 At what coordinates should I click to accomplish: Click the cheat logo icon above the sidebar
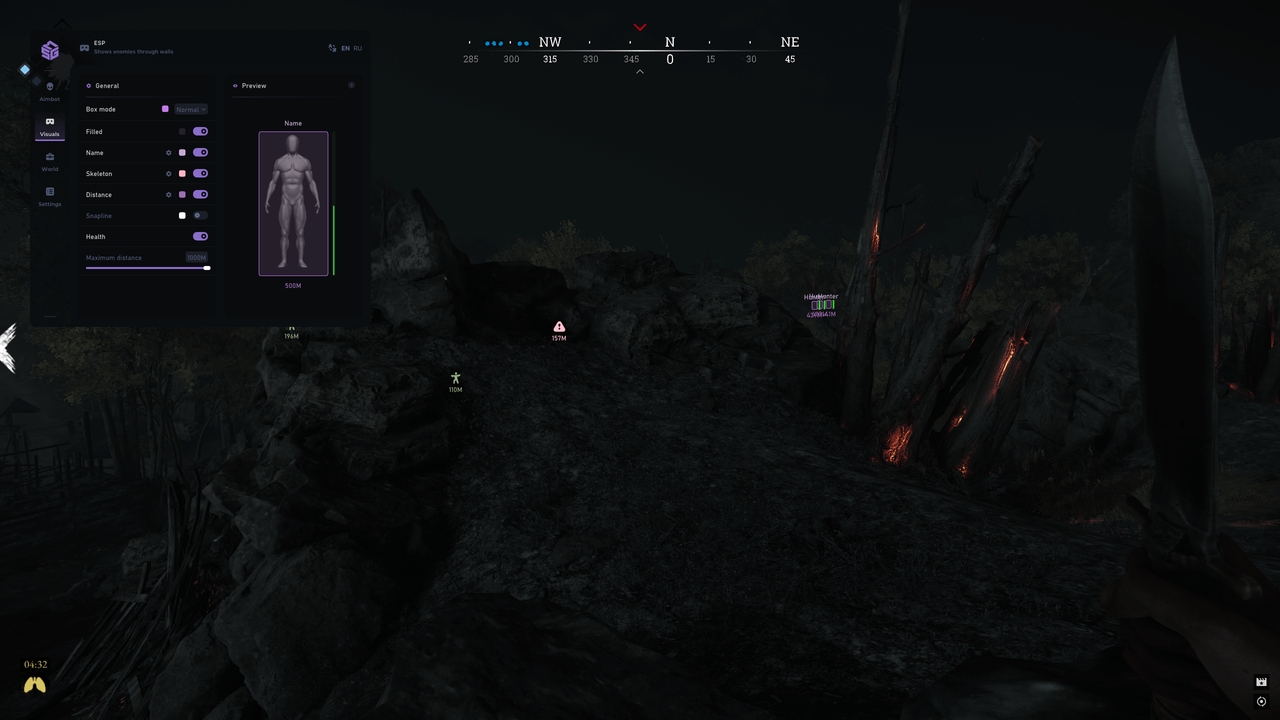[x=51, y=50]
